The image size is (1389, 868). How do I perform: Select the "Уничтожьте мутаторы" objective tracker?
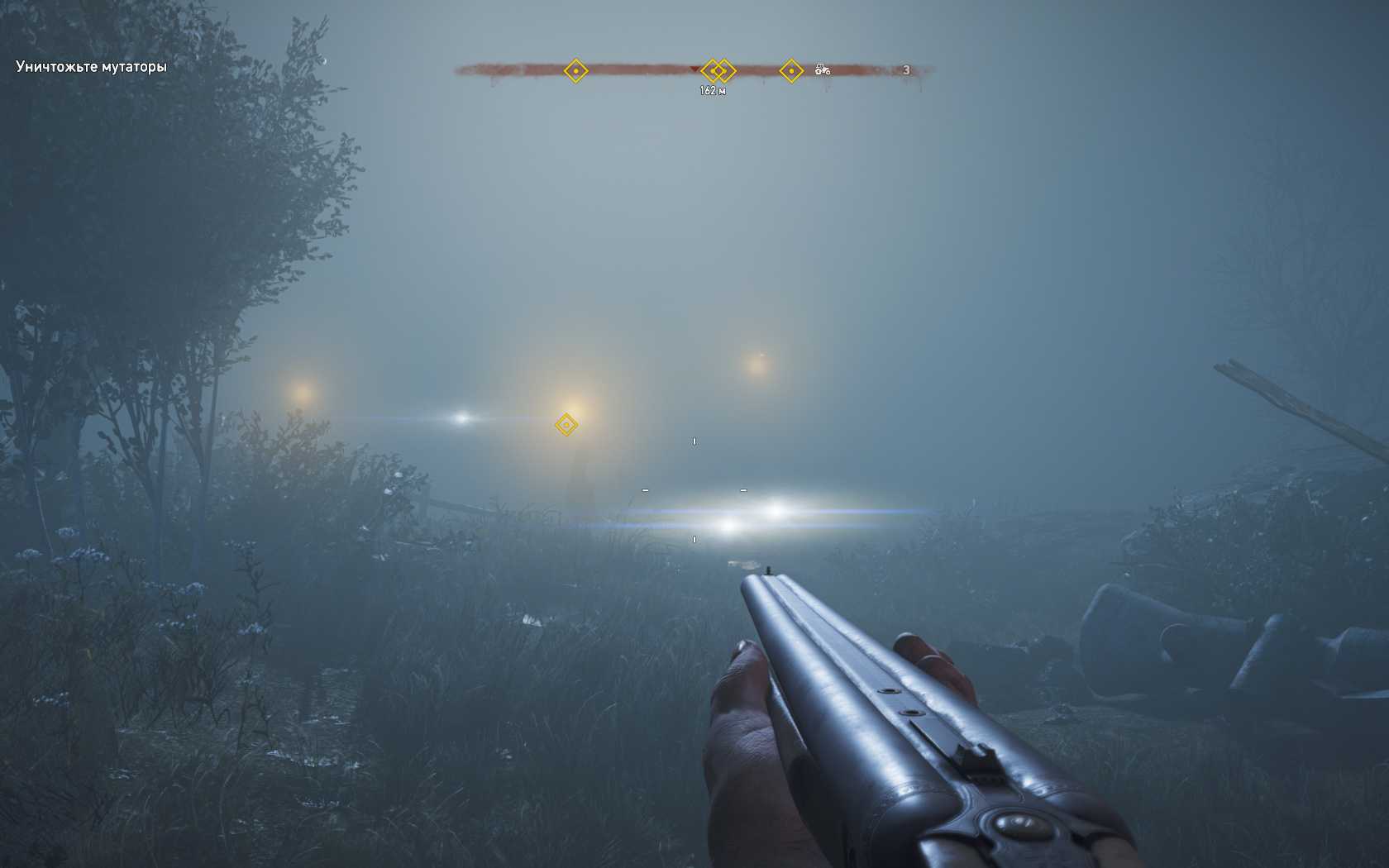pos(91,67)
